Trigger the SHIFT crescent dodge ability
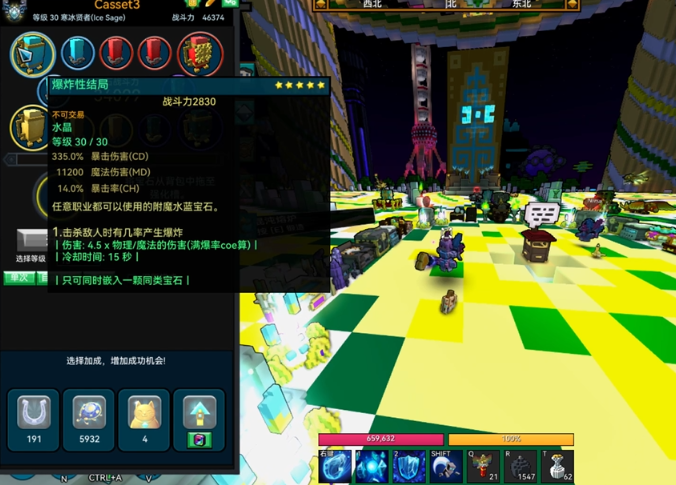Image resolution: width=676 pixels, height=485 pixels. tap(446, 466)
